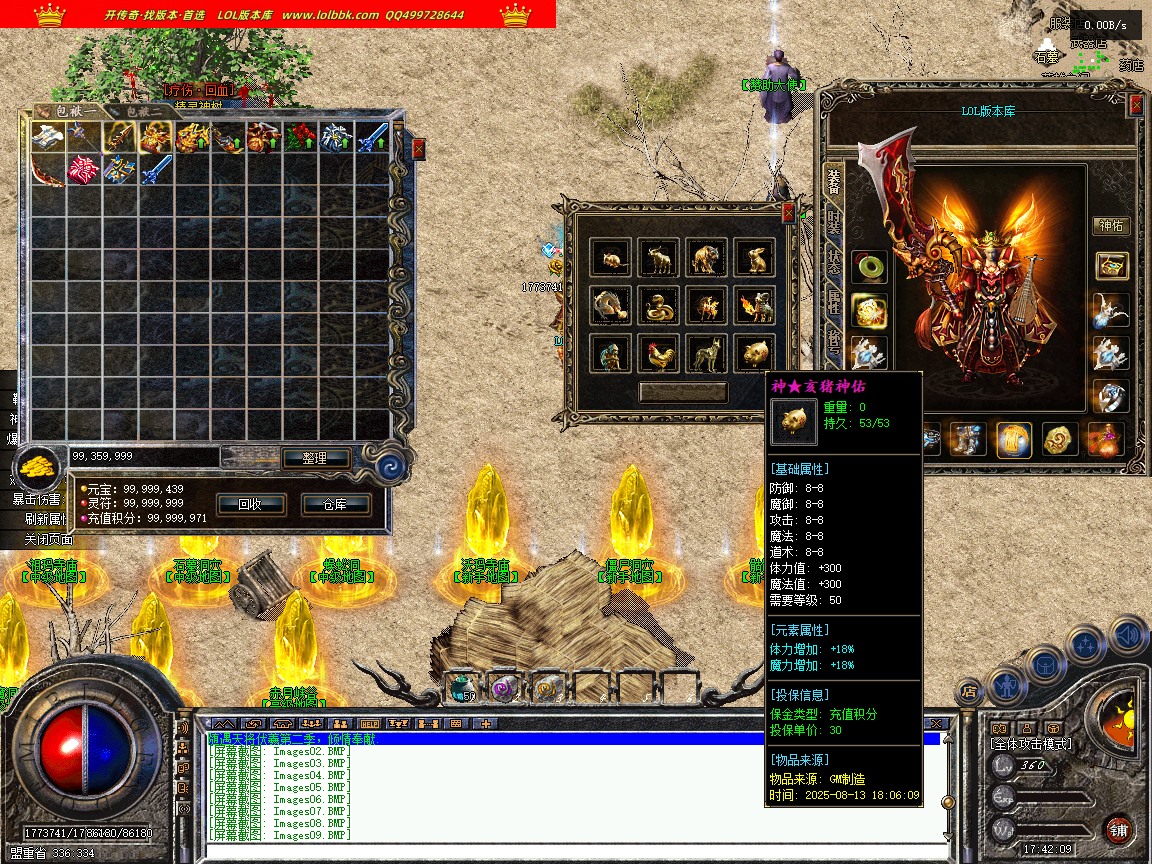The height and width of the screenshot is (864, 1152).
Task: Click the 神佑 button
Action: click(x=1111, y=225)
